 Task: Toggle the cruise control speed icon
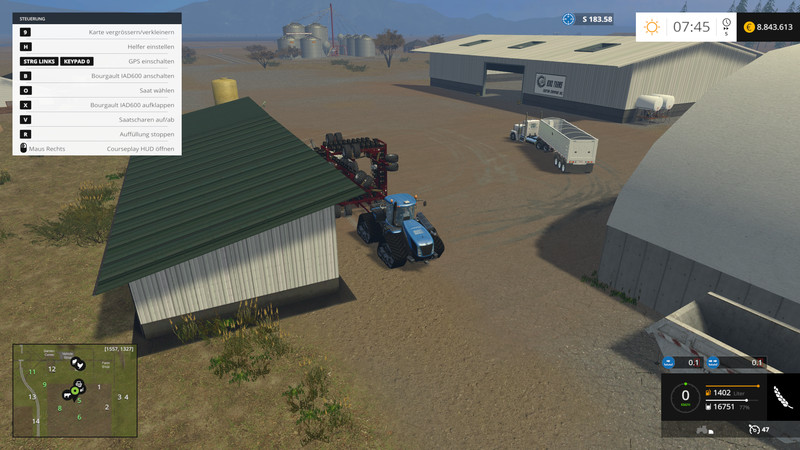pyautogui.click(x=754, y=429)
